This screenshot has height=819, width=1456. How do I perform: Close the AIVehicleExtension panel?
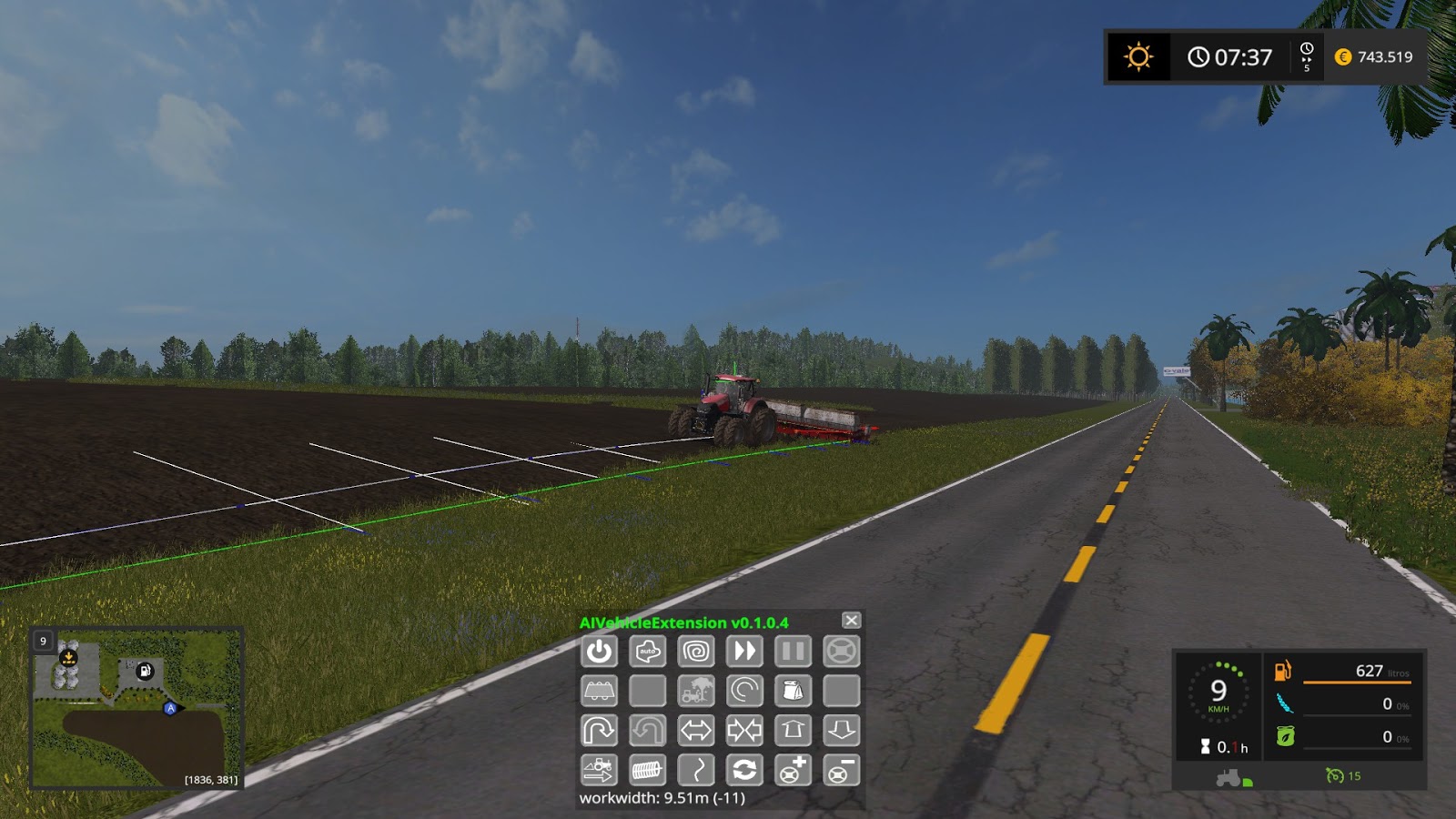point(851,621)
